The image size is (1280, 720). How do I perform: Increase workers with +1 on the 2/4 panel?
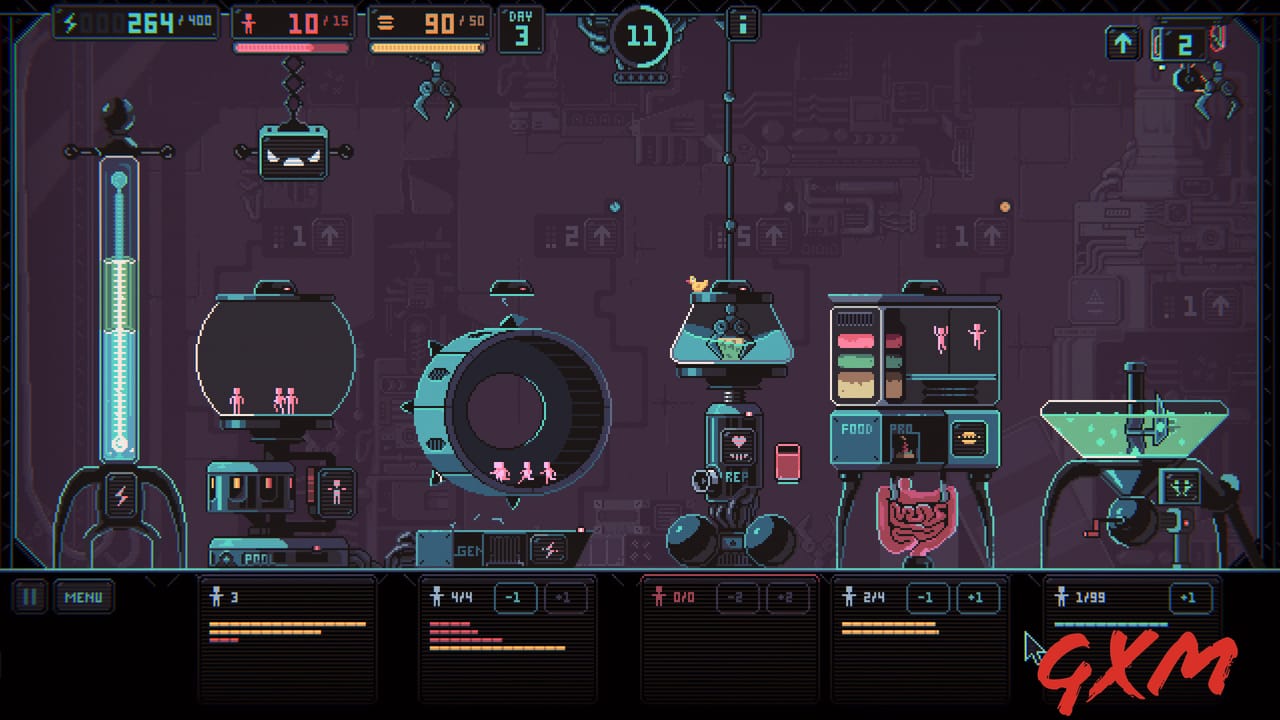[977, 597]
